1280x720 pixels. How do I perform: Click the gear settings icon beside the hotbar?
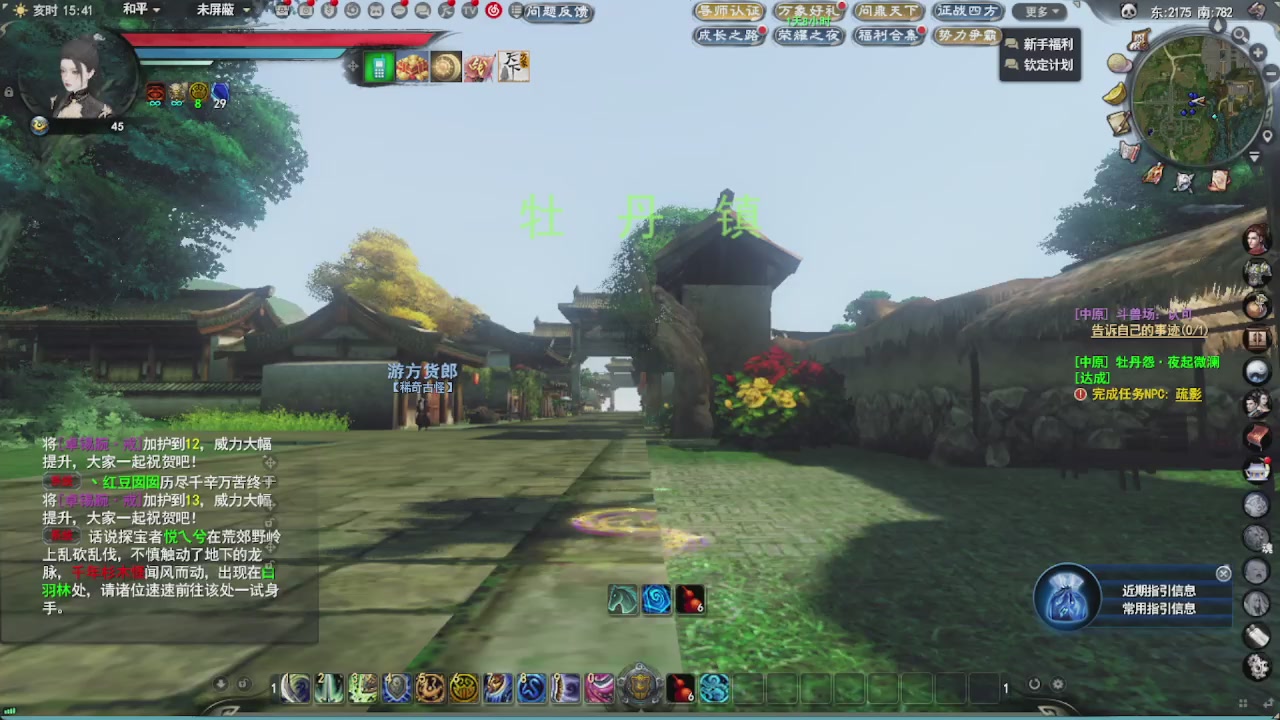pos(1058,683)
